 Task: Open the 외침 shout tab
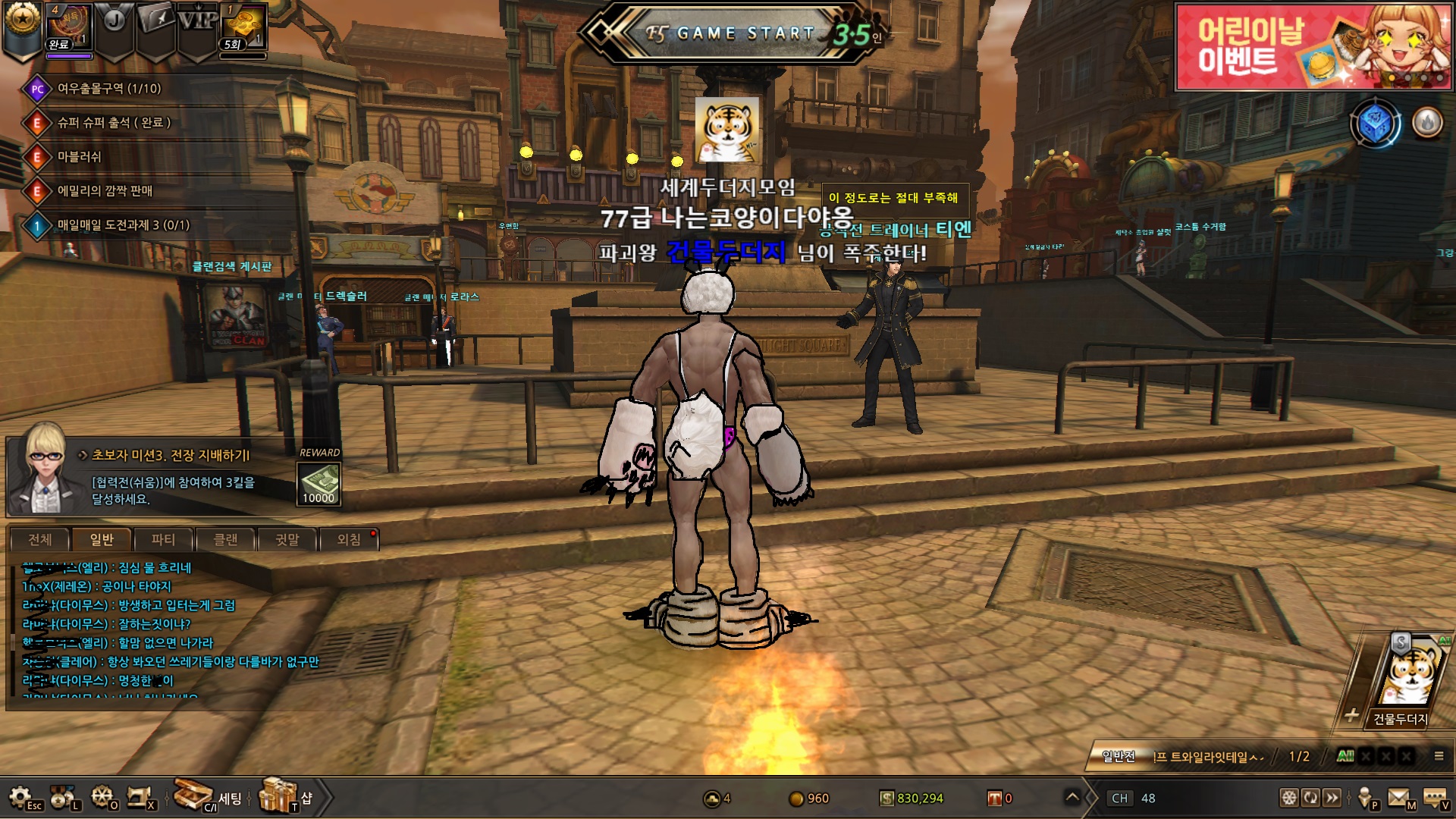349,539
